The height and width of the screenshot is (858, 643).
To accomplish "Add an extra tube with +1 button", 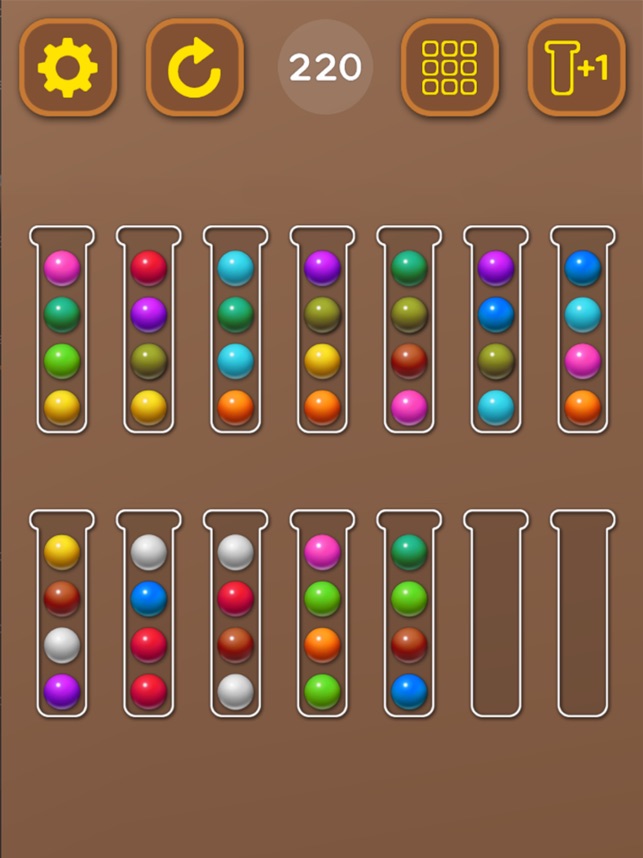I will pos(575,67).
